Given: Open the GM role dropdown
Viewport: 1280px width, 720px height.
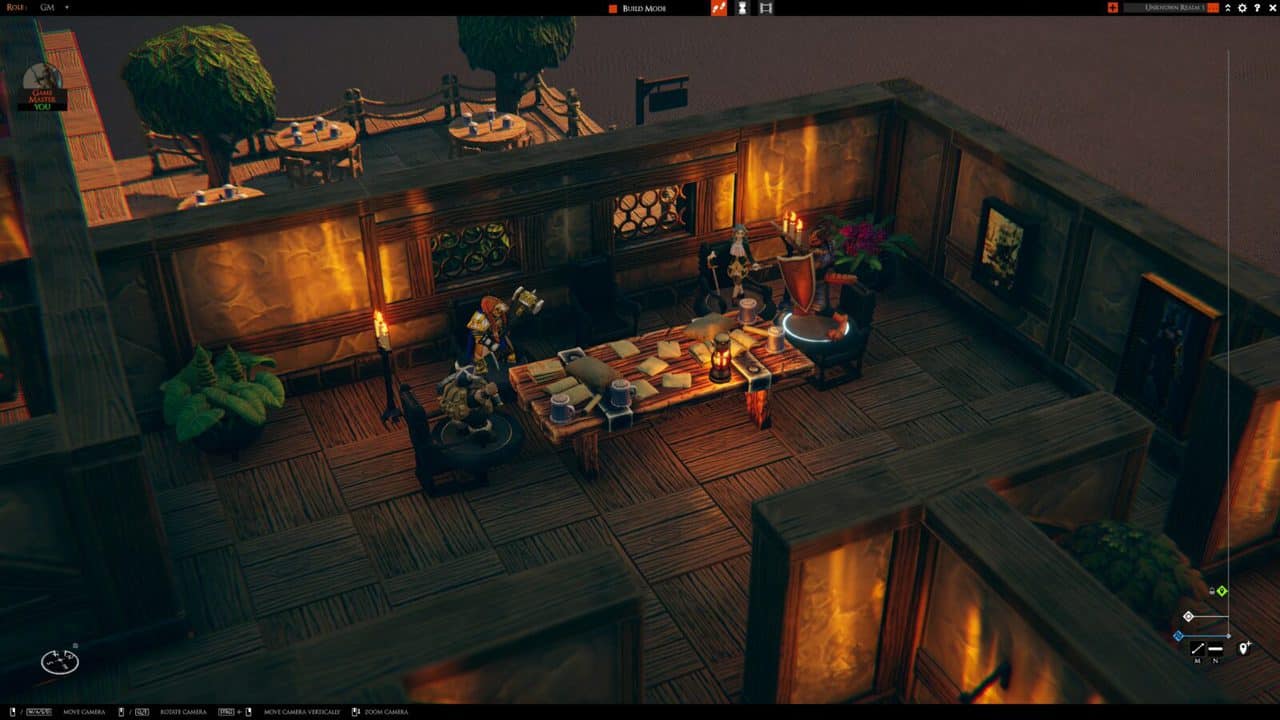Looking at the screenshot, I should point(45,8).
